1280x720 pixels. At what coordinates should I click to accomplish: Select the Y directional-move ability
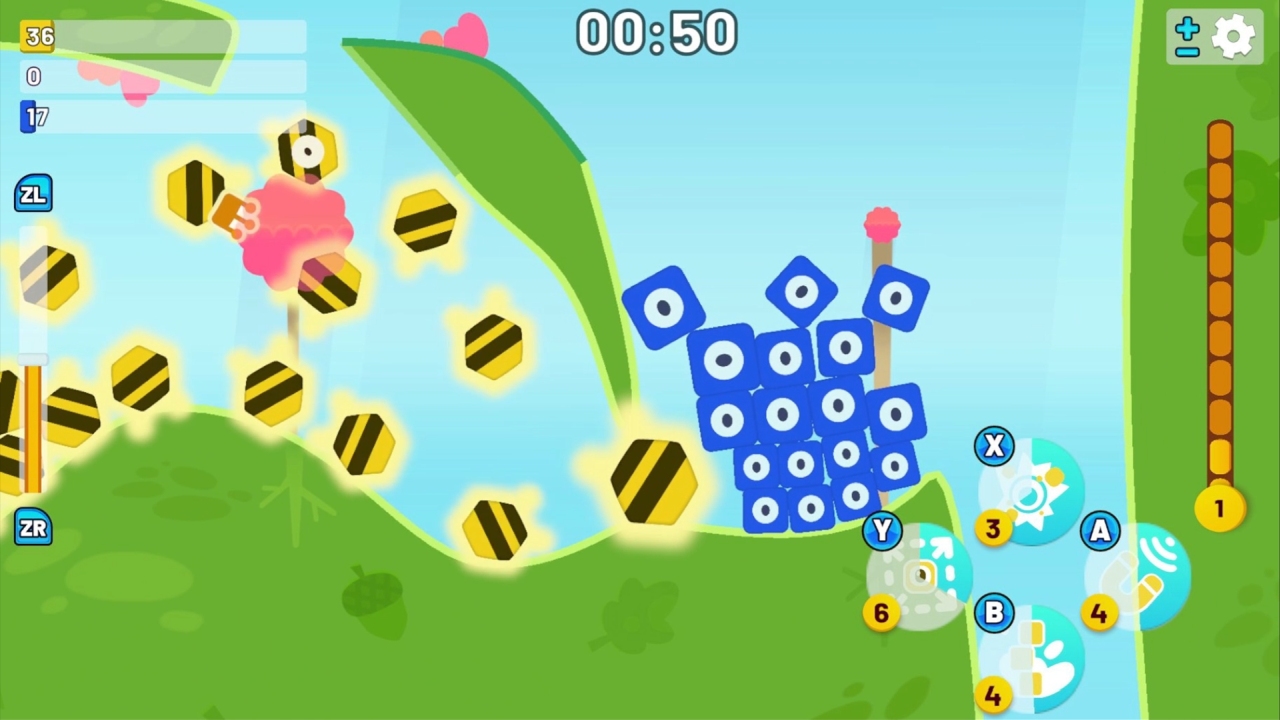tap(920, 573)
